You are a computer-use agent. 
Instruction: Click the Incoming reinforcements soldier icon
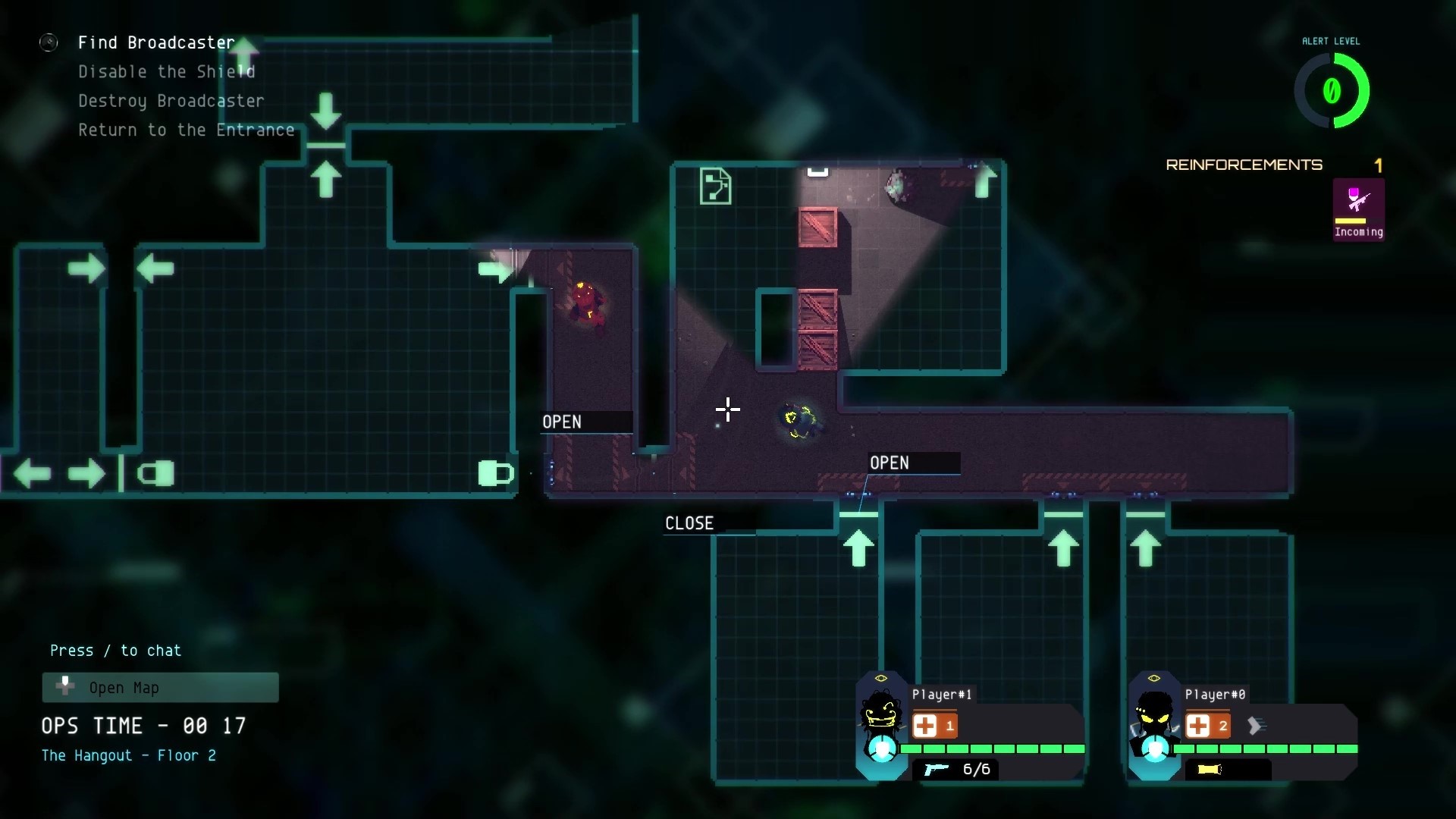(1357, 205)
